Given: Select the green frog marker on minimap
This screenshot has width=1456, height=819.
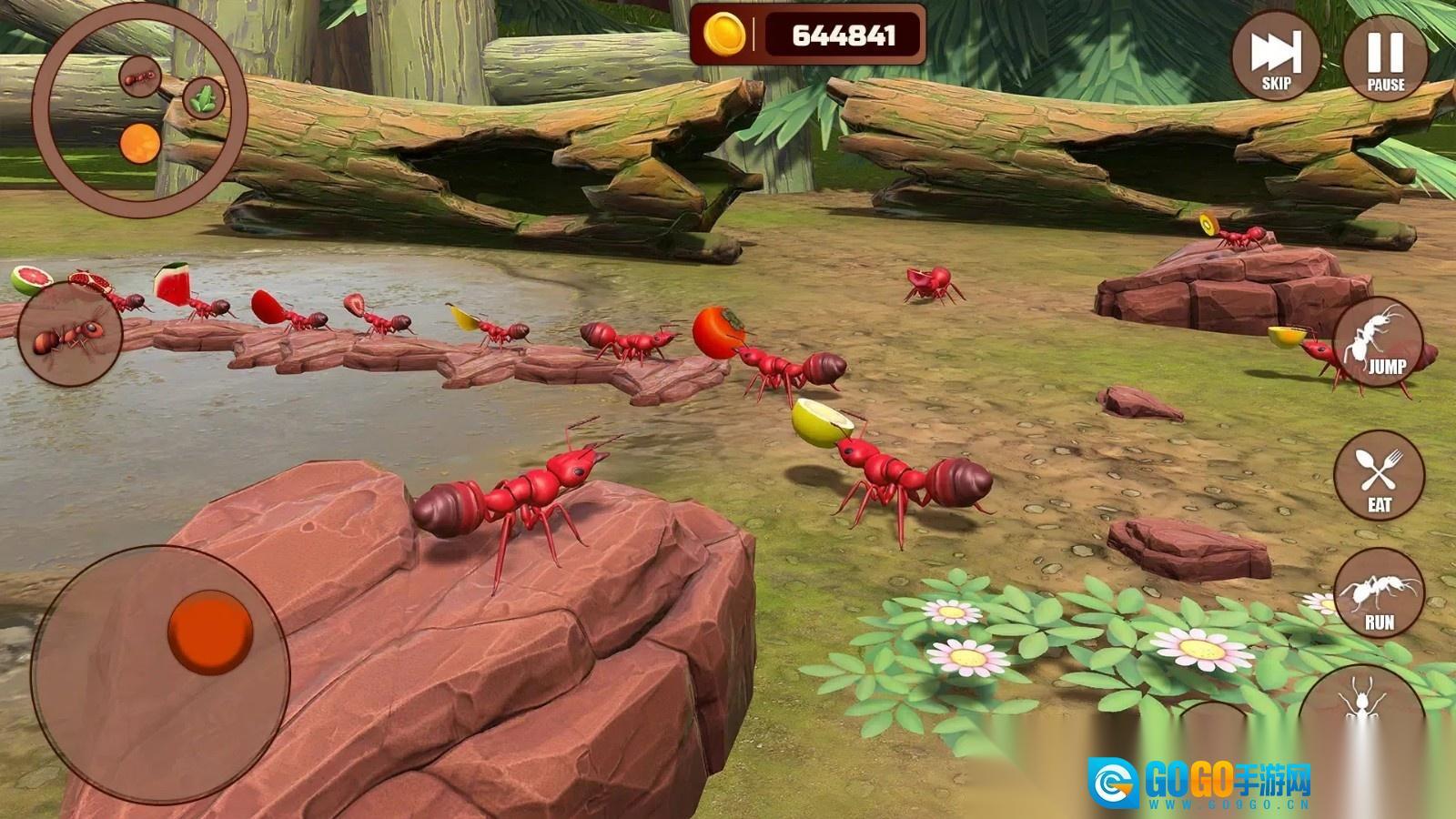Looking at the screenshot, I should pos(204,97).
